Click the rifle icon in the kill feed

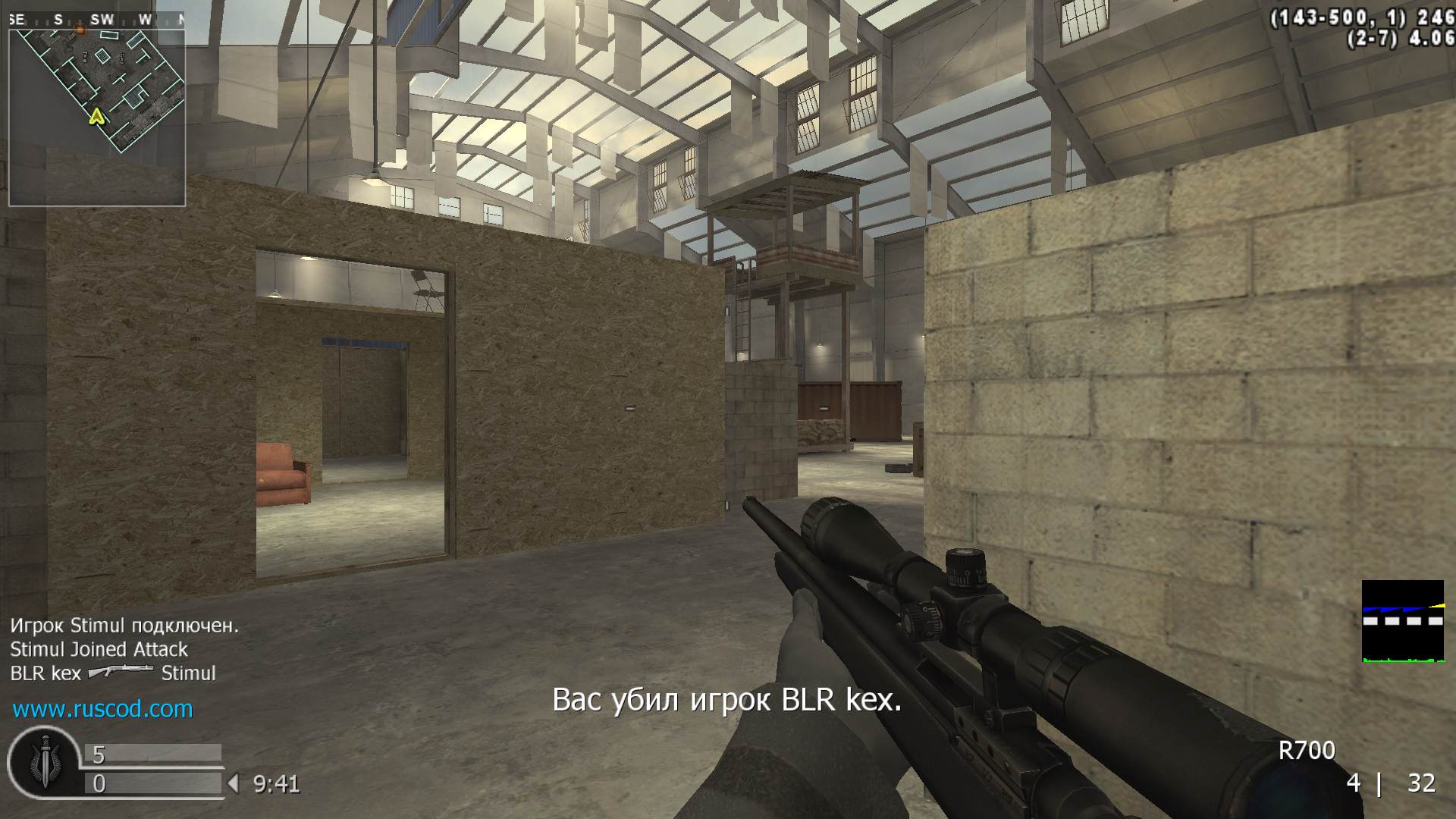coord(121,672)
